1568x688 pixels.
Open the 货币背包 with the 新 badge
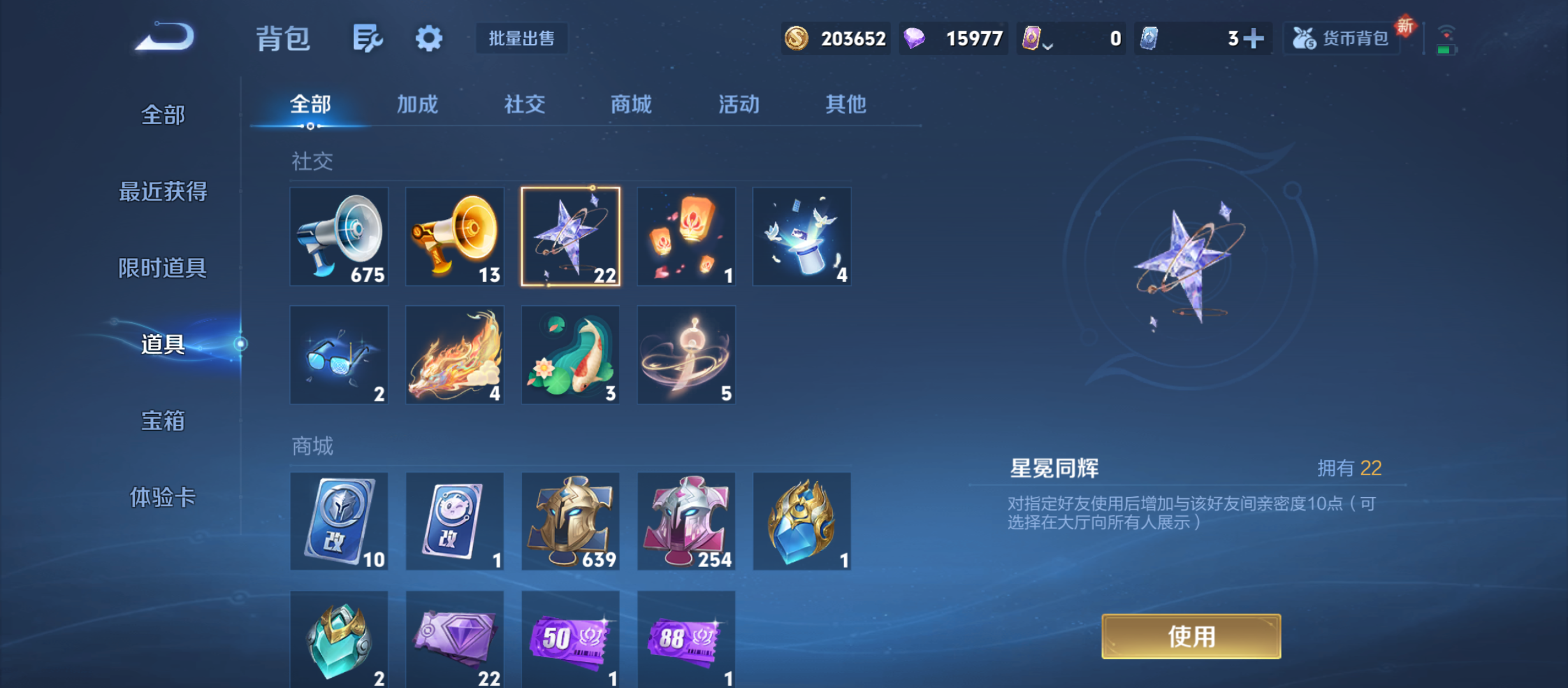(1341, 38)
